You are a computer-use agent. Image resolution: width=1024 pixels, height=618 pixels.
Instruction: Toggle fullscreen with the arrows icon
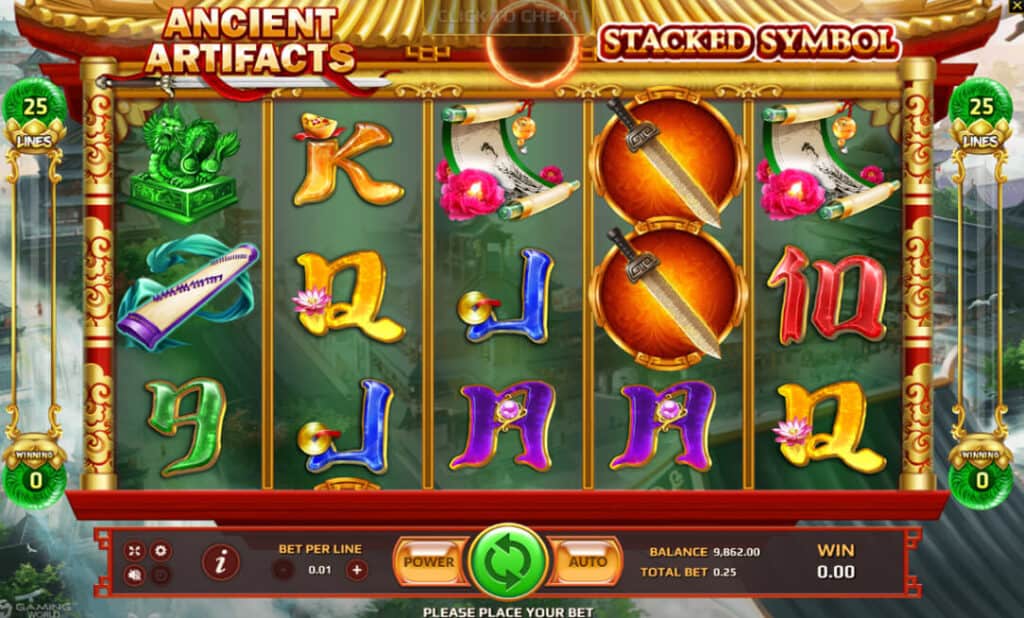135,551
